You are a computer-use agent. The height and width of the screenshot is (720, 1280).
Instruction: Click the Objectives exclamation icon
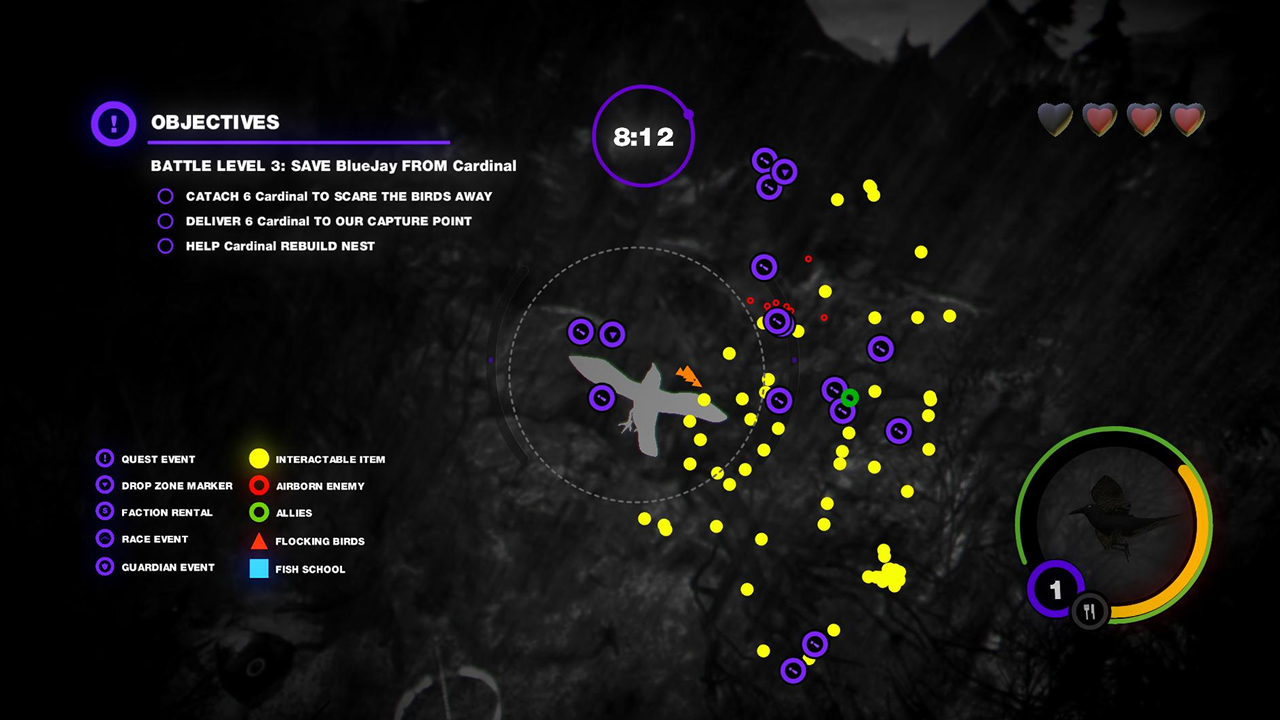click(x=114, y=124)
